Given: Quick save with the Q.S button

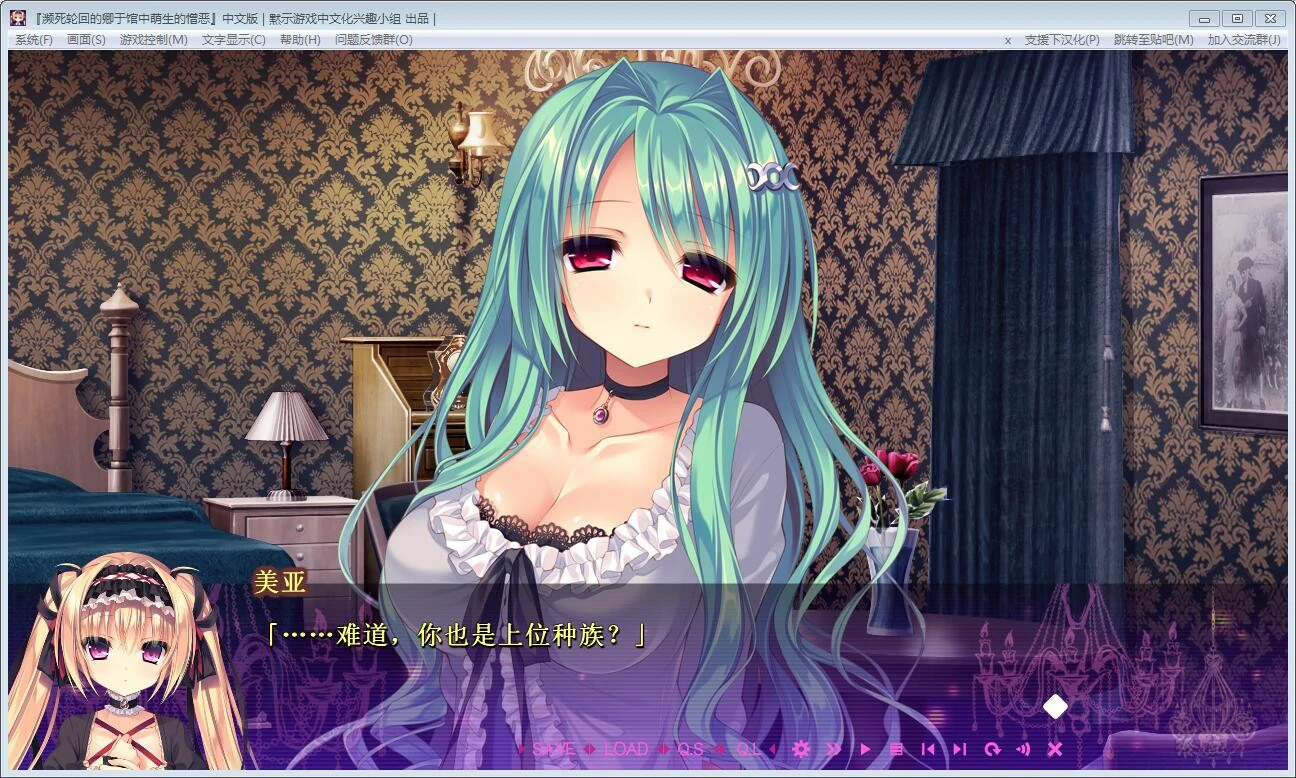Looking at the screenshot, I should (x=690, y=749).
